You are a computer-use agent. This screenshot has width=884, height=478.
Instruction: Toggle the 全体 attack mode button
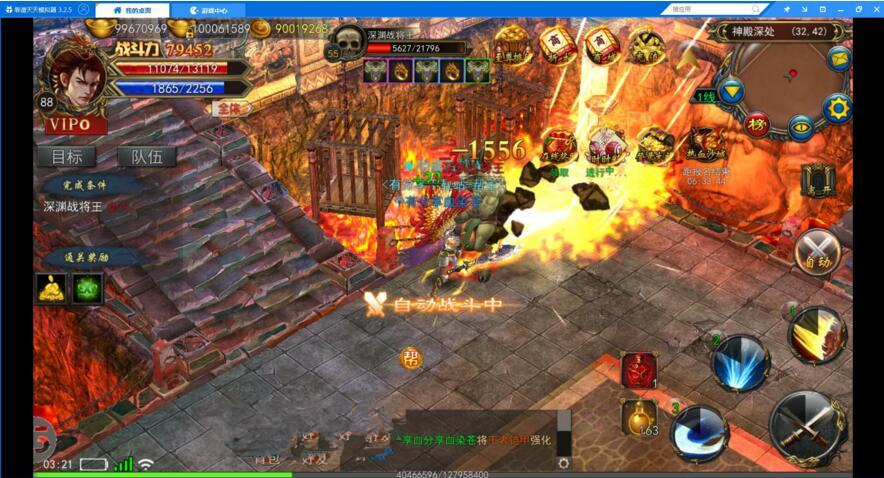[232, 108]
